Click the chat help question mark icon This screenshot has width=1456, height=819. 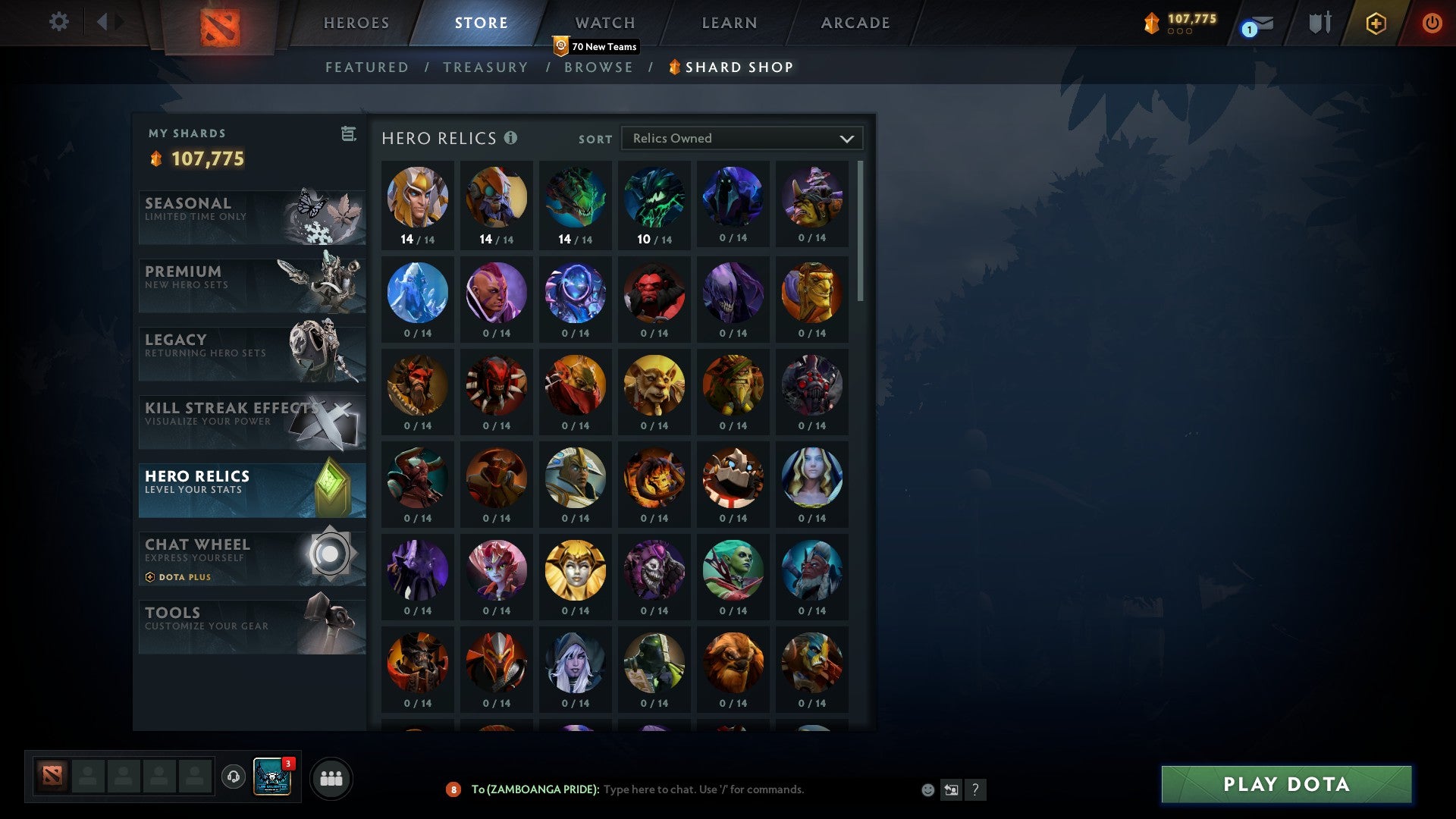976,789
